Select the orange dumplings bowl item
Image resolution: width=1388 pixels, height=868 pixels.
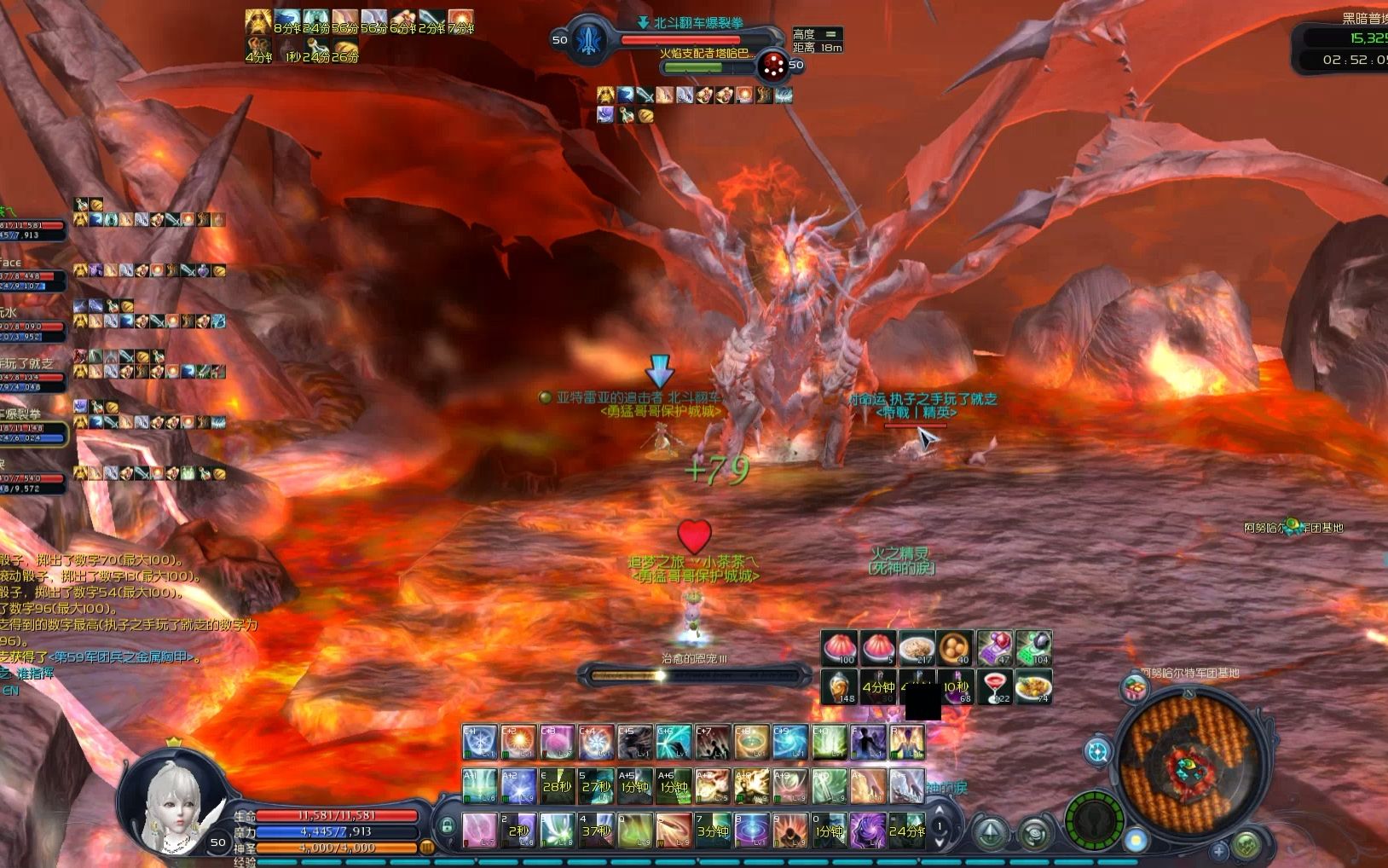click(x=956, y=649)
